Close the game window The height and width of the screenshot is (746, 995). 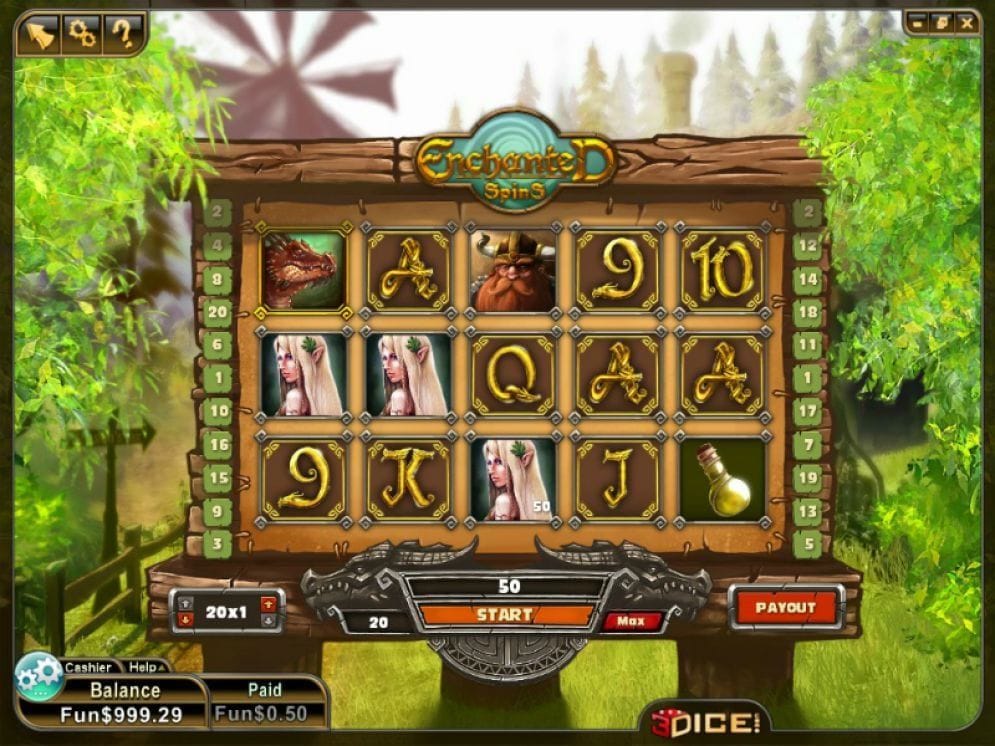965,21
